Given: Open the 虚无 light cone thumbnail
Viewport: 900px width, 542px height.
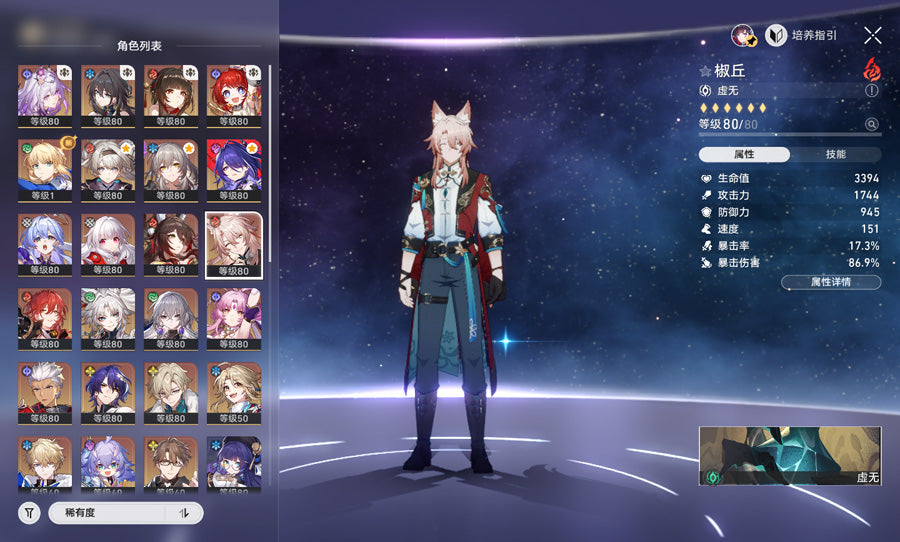Looking at the screenshot, I should pyautogui.click(x=790, y=456).
